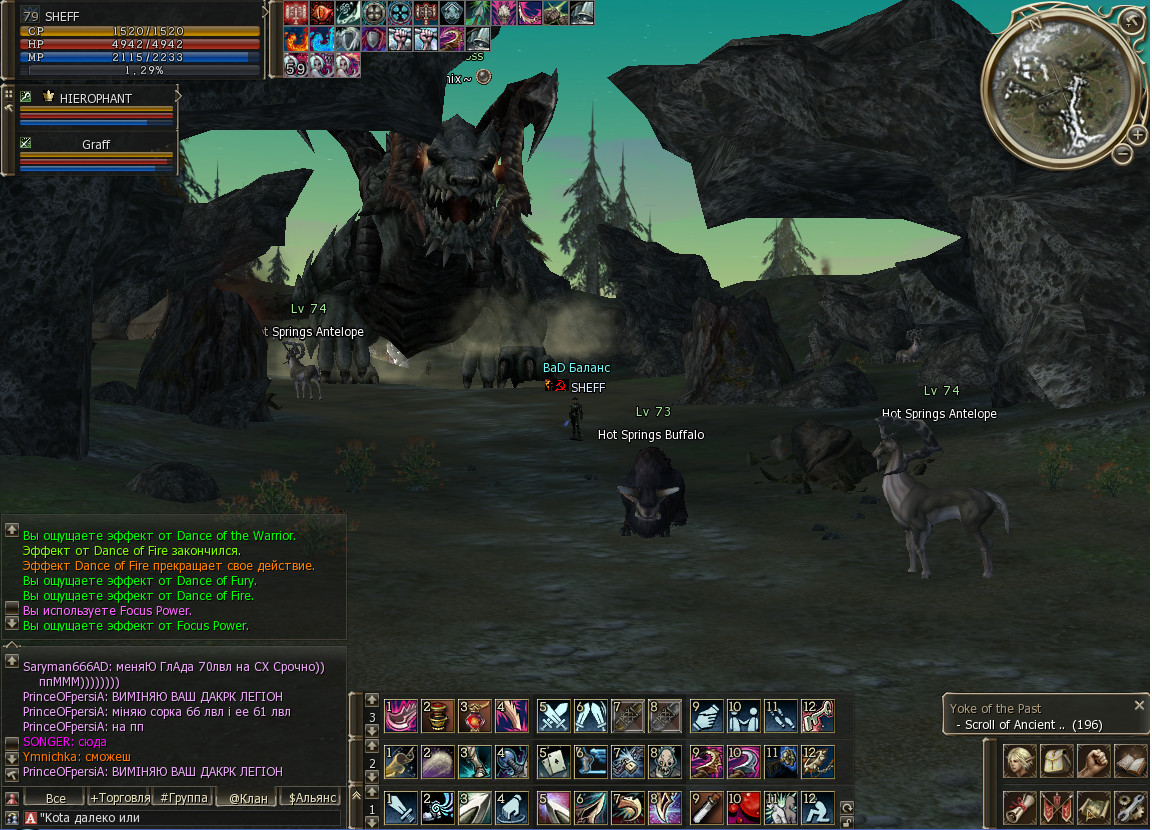Use the playing cards skill on hotbar
The height and width of the screenshot is (830, 1152).
coord(554,762)
